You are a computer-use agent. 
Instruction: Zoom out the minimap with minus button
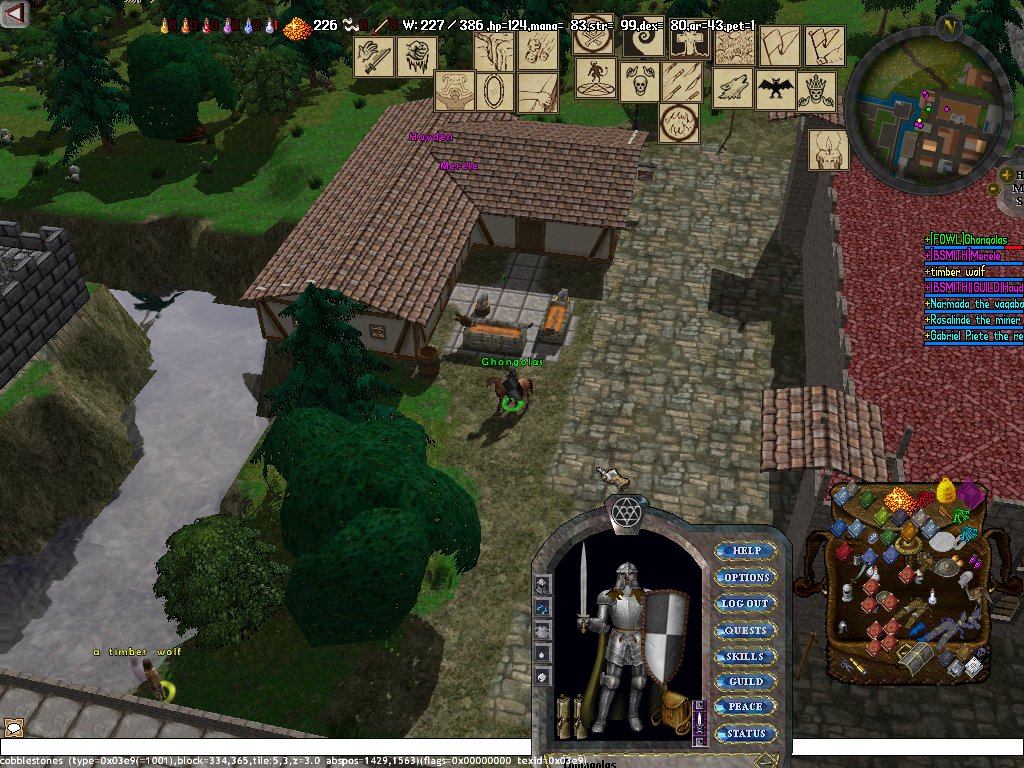[996, 188]
